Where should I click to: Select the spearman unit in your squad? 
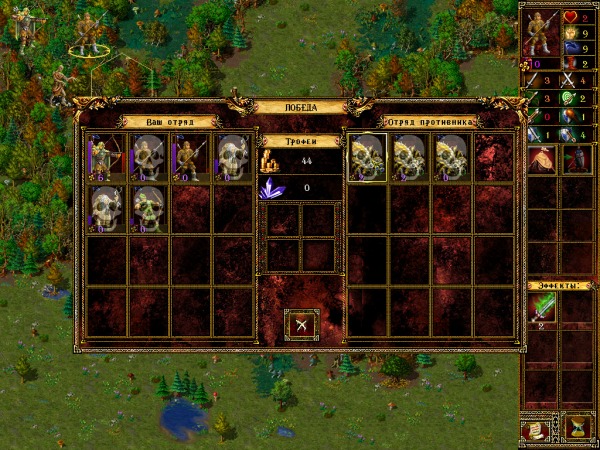click(189, 155)
